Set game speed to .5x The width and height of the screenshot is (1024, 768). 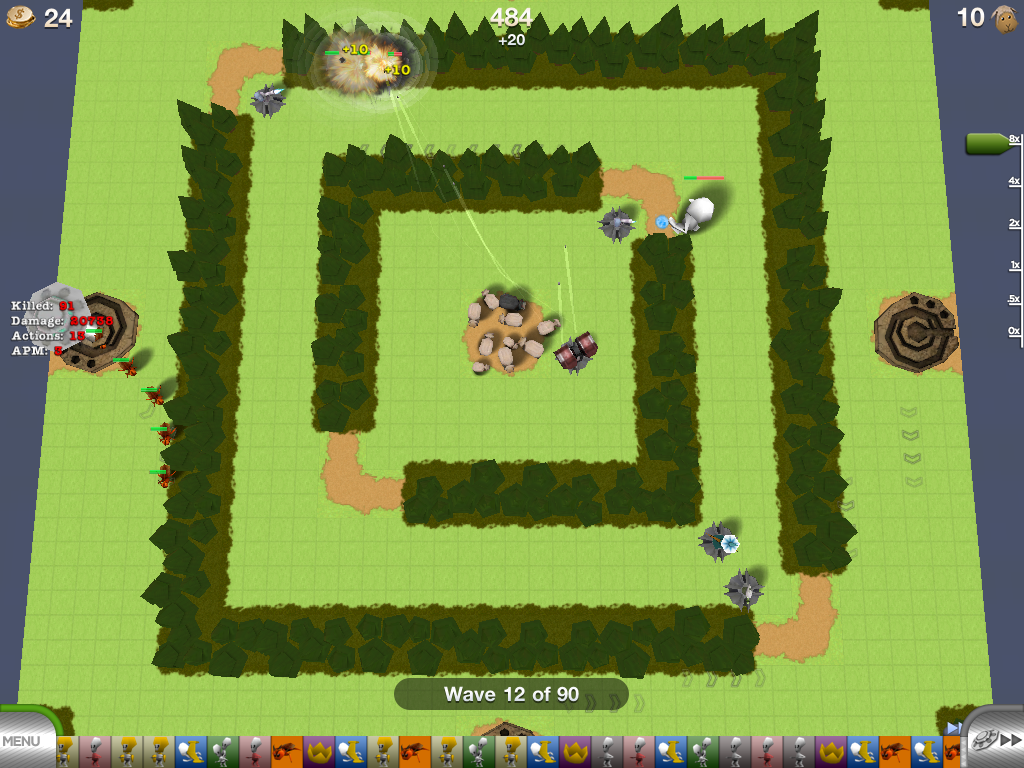tap(1014, 299)
